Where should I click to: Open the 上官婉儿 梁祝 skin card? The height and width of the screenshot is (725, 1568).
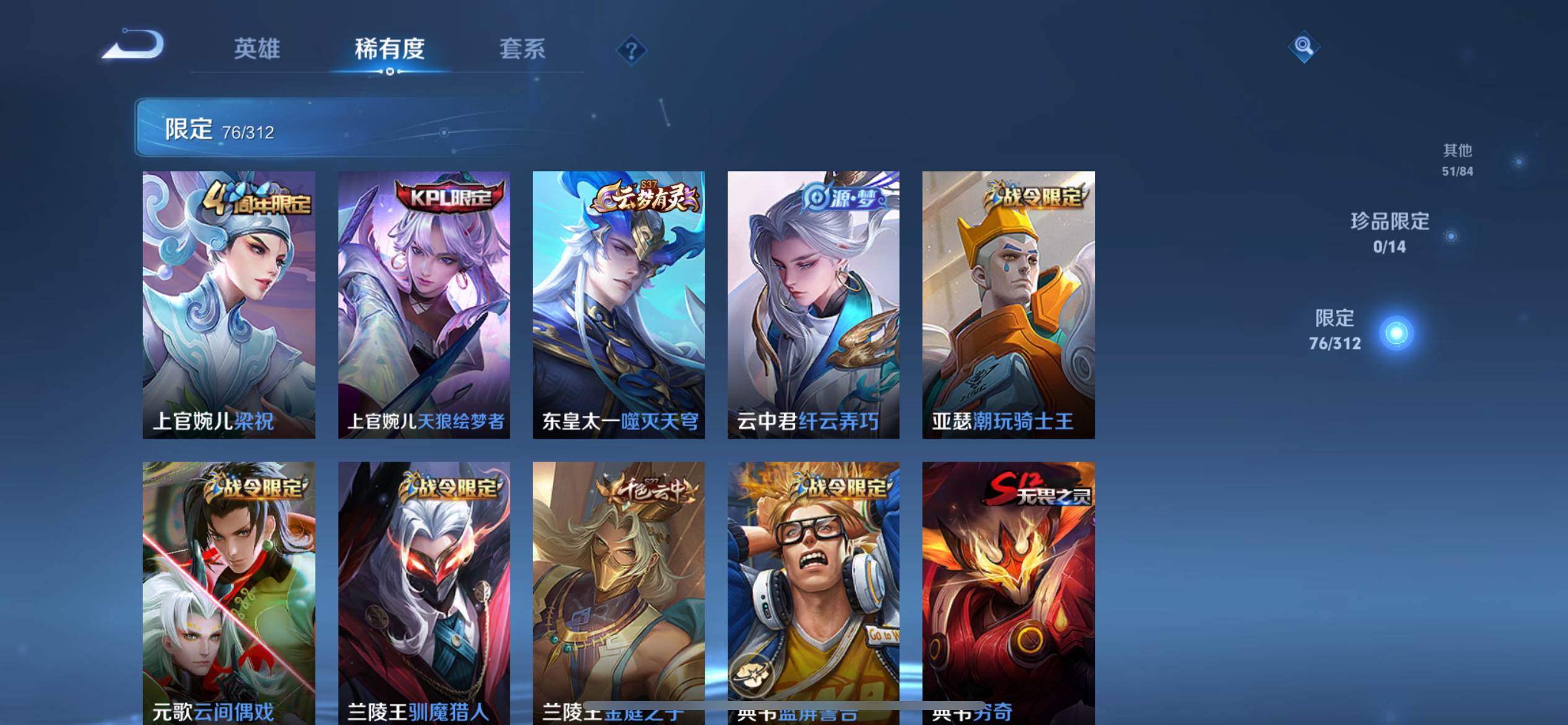tap(229, 304)
